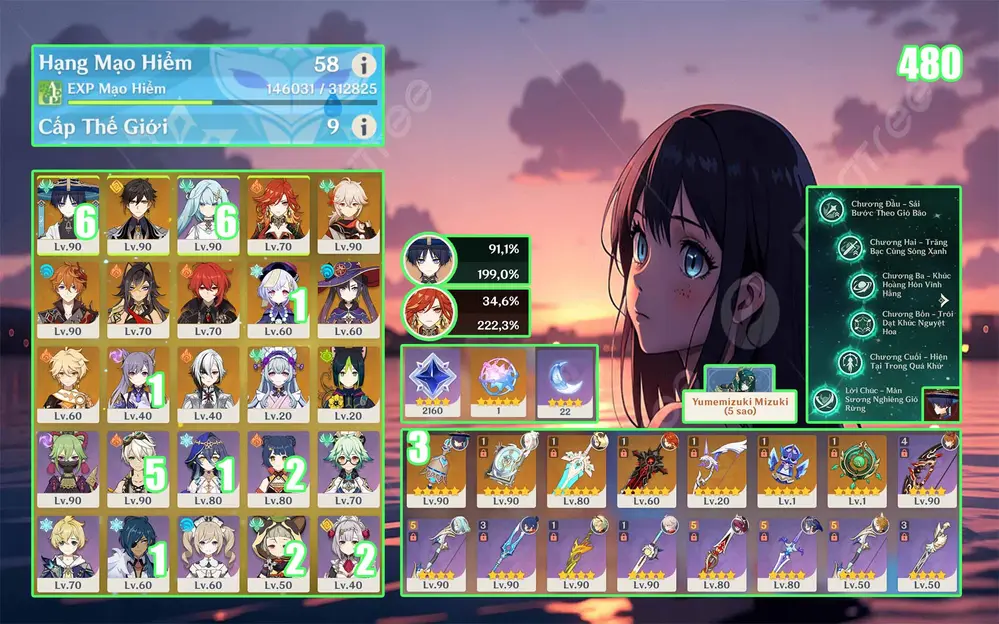Viewport: 999px width, 624px height.
Task: Click the Cấp Thế Giới info icon
Action: (366, 127)
